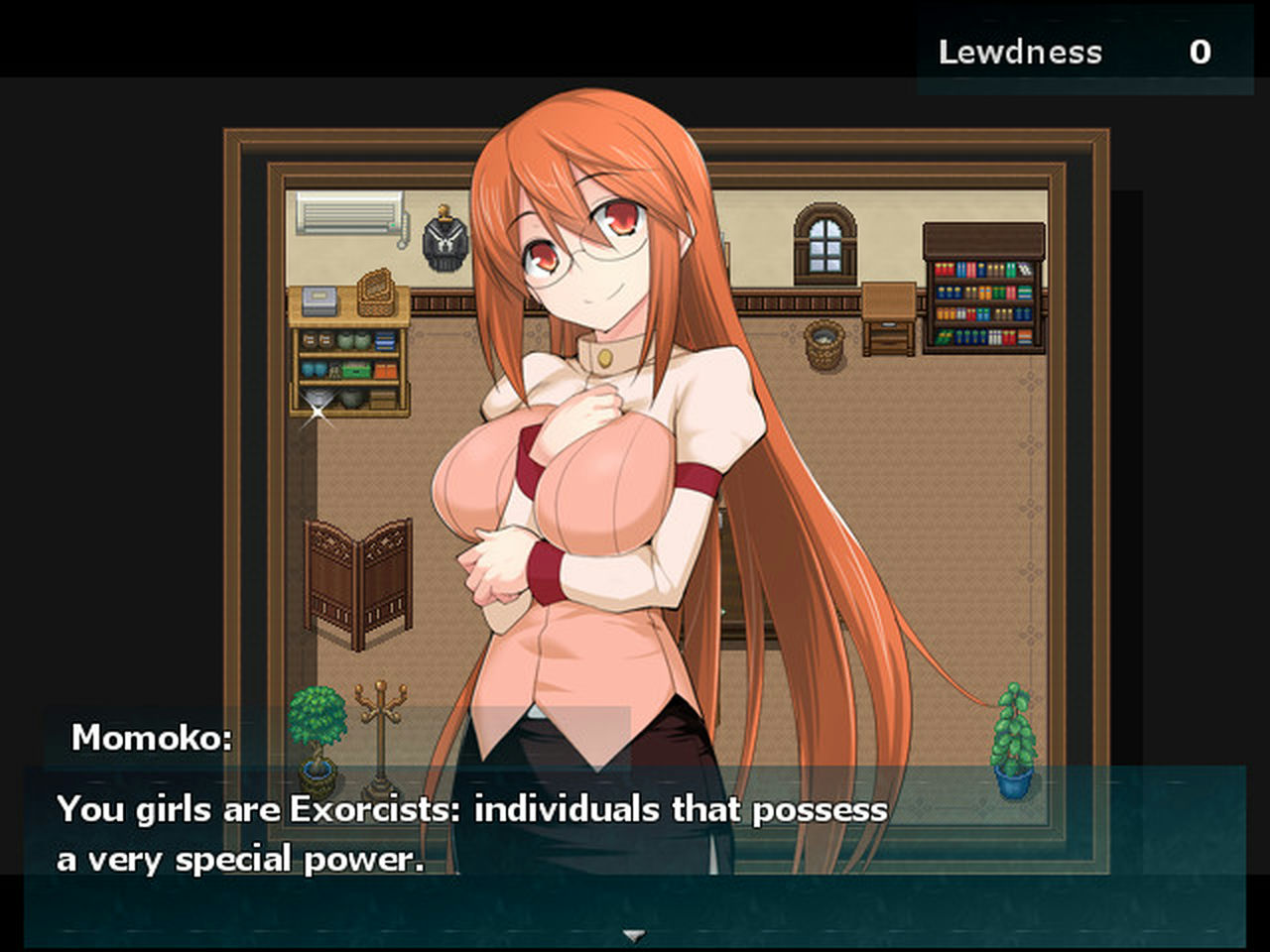This screenshot has height=952, width=1270.
Task: Click the continue arrow below the dialogue
Action: [x=632, y=933]
